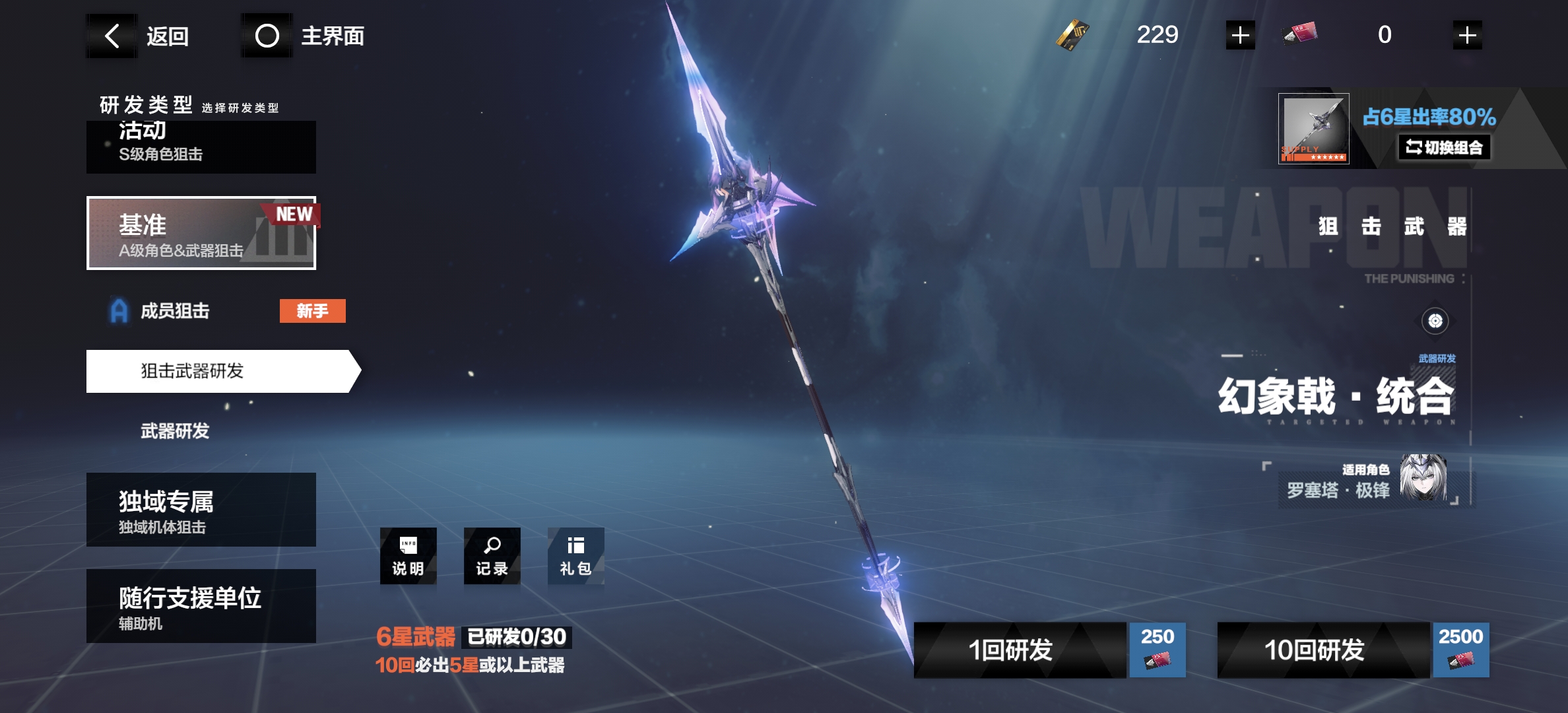
Task: Click the round target icon beside weapon name
Action: point(1435,322)
